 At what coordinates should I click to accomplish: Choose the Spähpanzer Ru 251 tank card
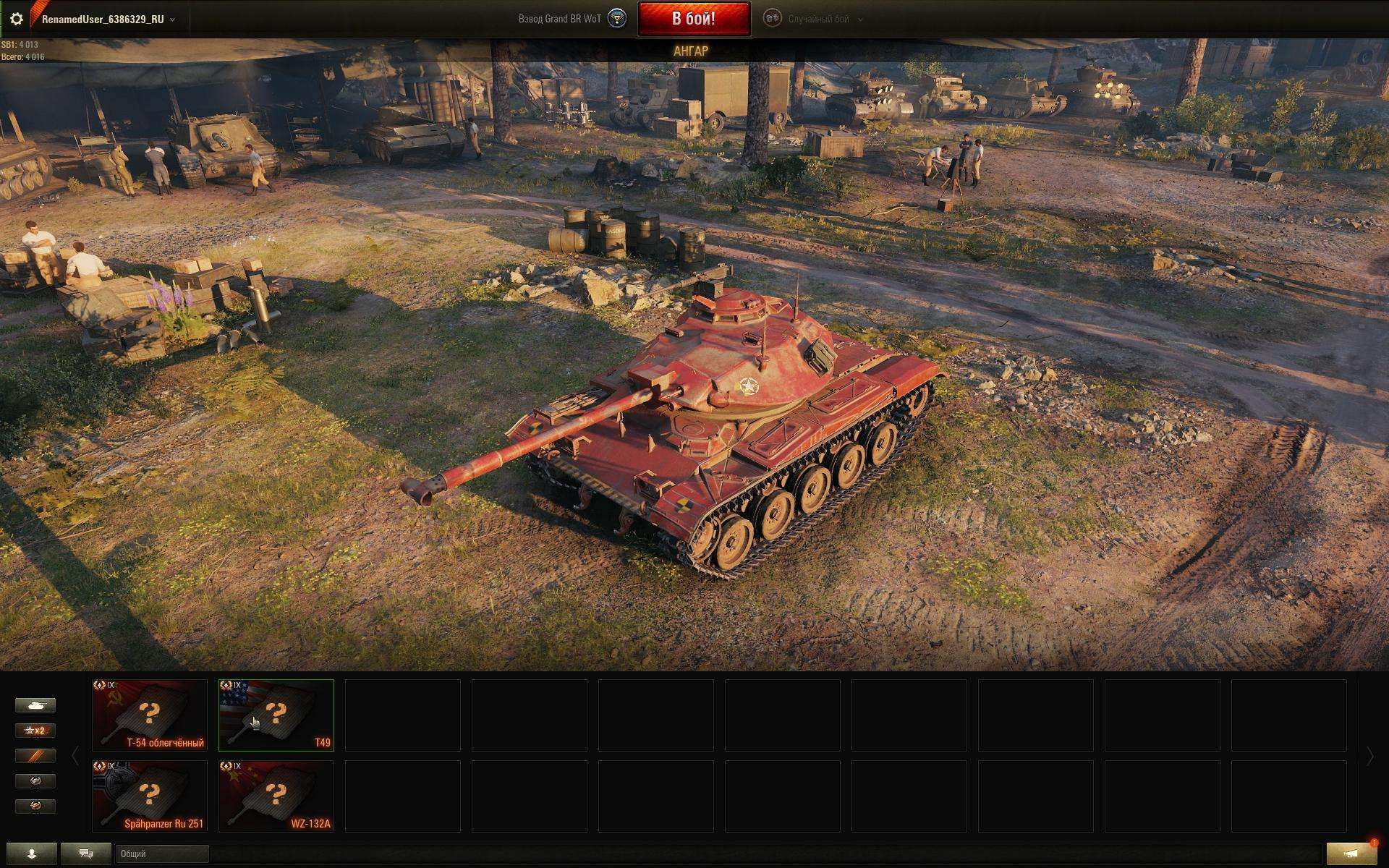coord(150,796)
